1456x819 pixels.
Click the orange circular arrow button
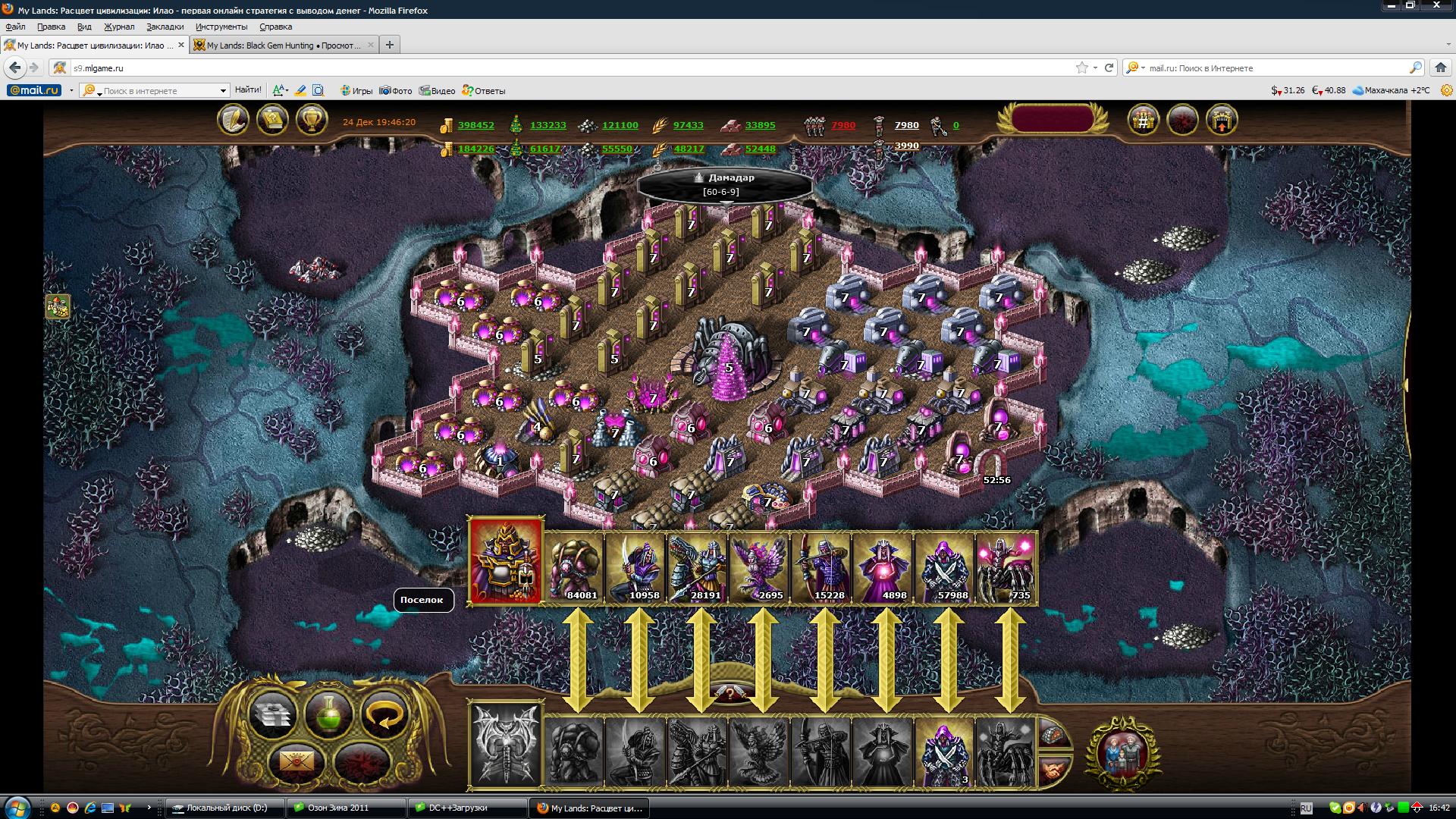pos(384,714)
